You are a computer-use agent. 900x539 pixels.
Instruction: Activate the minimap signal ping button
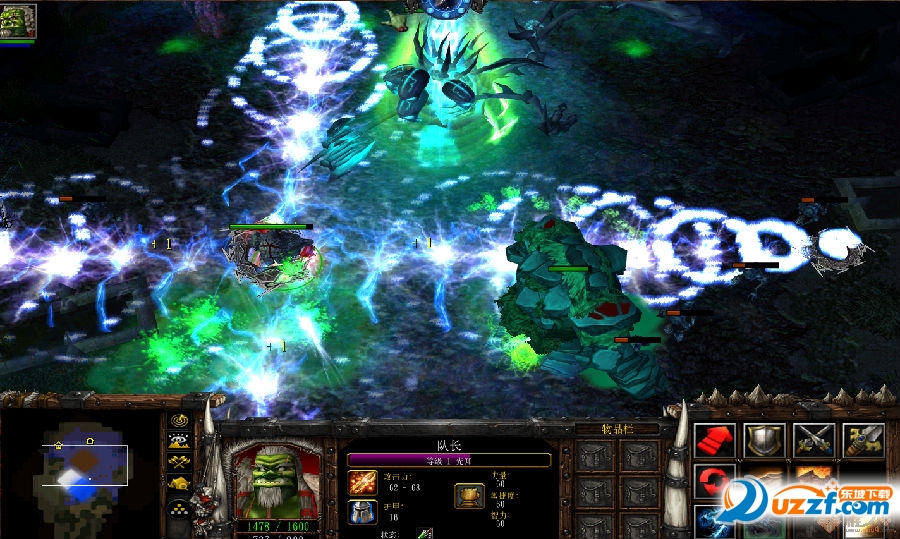[x=180, y=420]
